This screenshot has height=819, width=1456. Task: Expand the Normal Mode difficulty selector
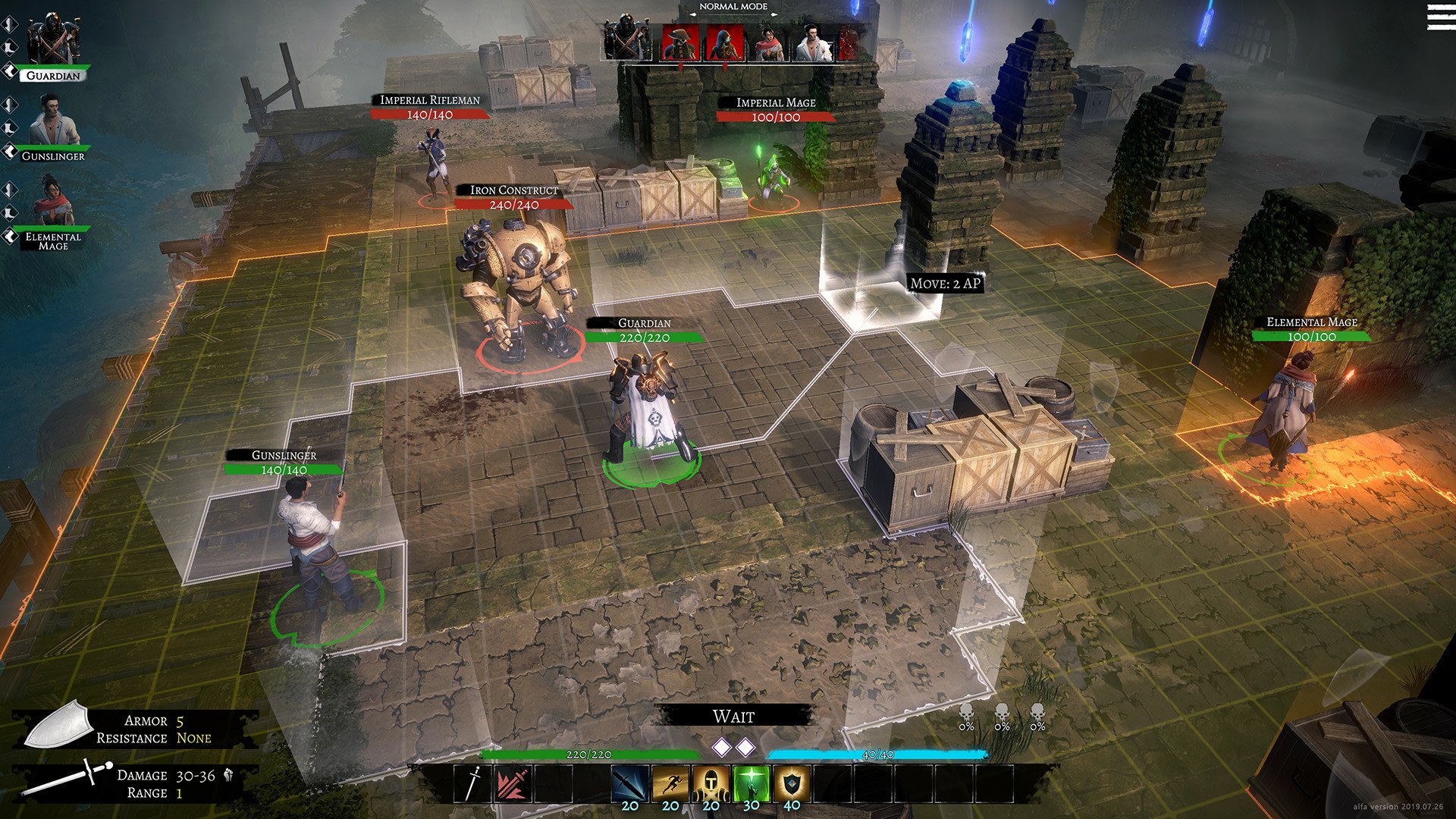point(733,6)
